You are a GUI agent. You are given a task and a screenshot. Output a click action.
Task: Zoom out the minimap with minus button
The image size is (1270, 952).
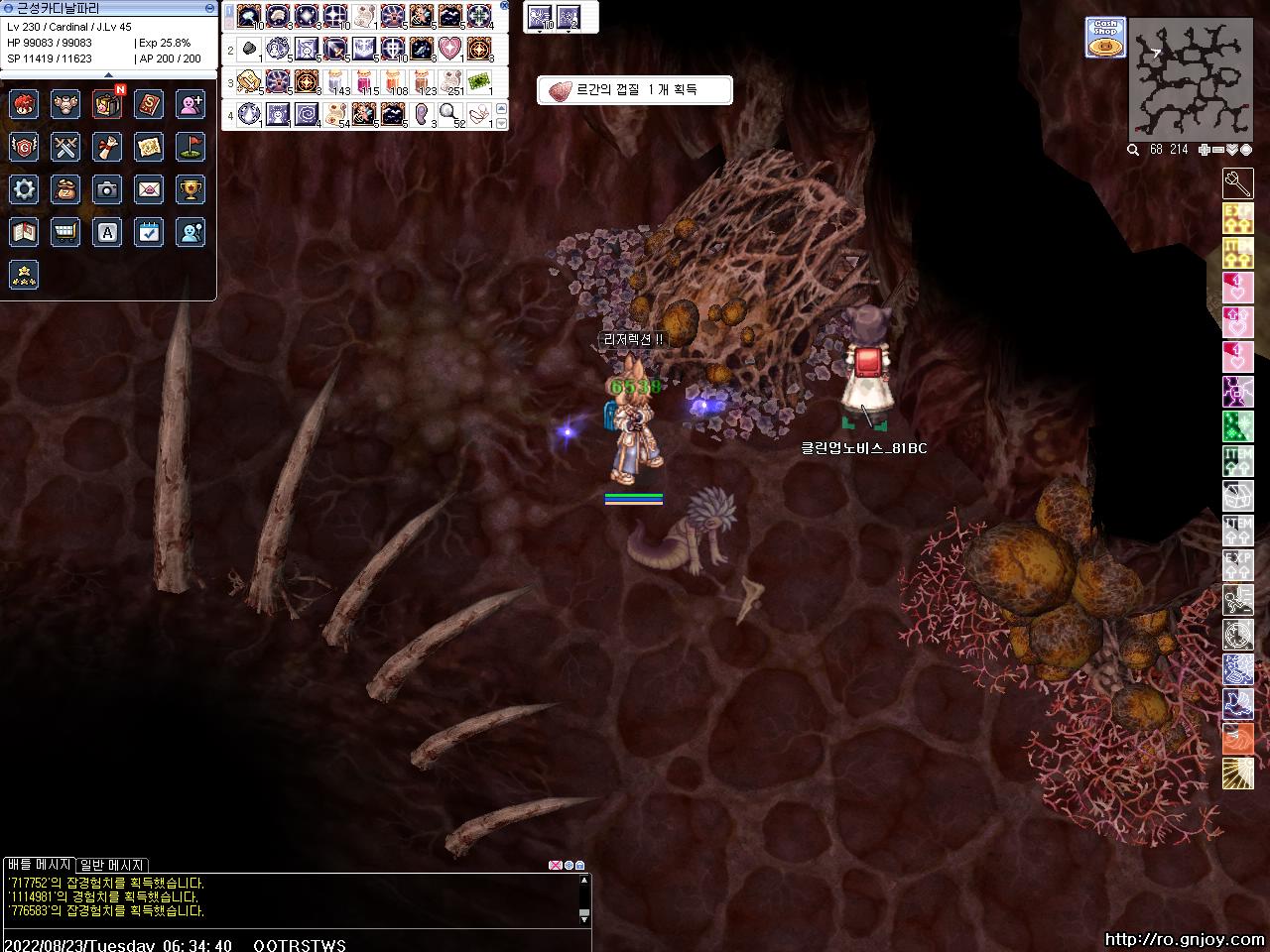point(1217,150)
